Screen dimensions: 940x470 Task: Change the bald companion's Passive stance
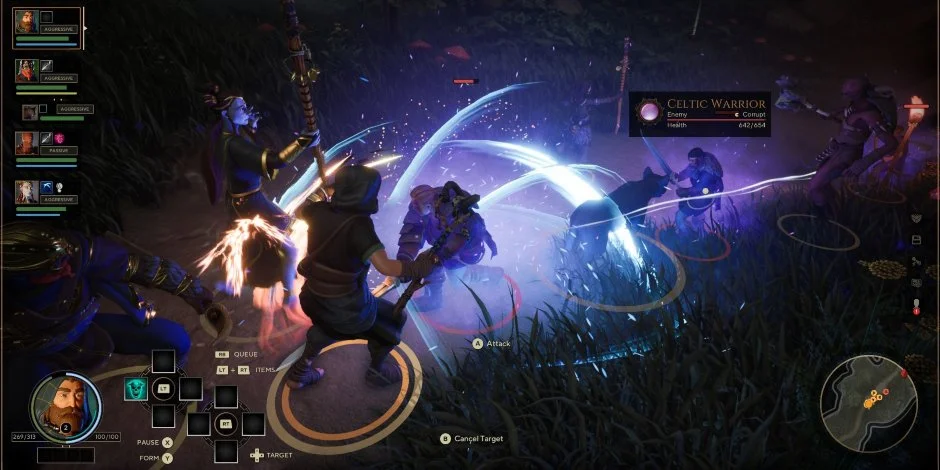tap(56, 150)
